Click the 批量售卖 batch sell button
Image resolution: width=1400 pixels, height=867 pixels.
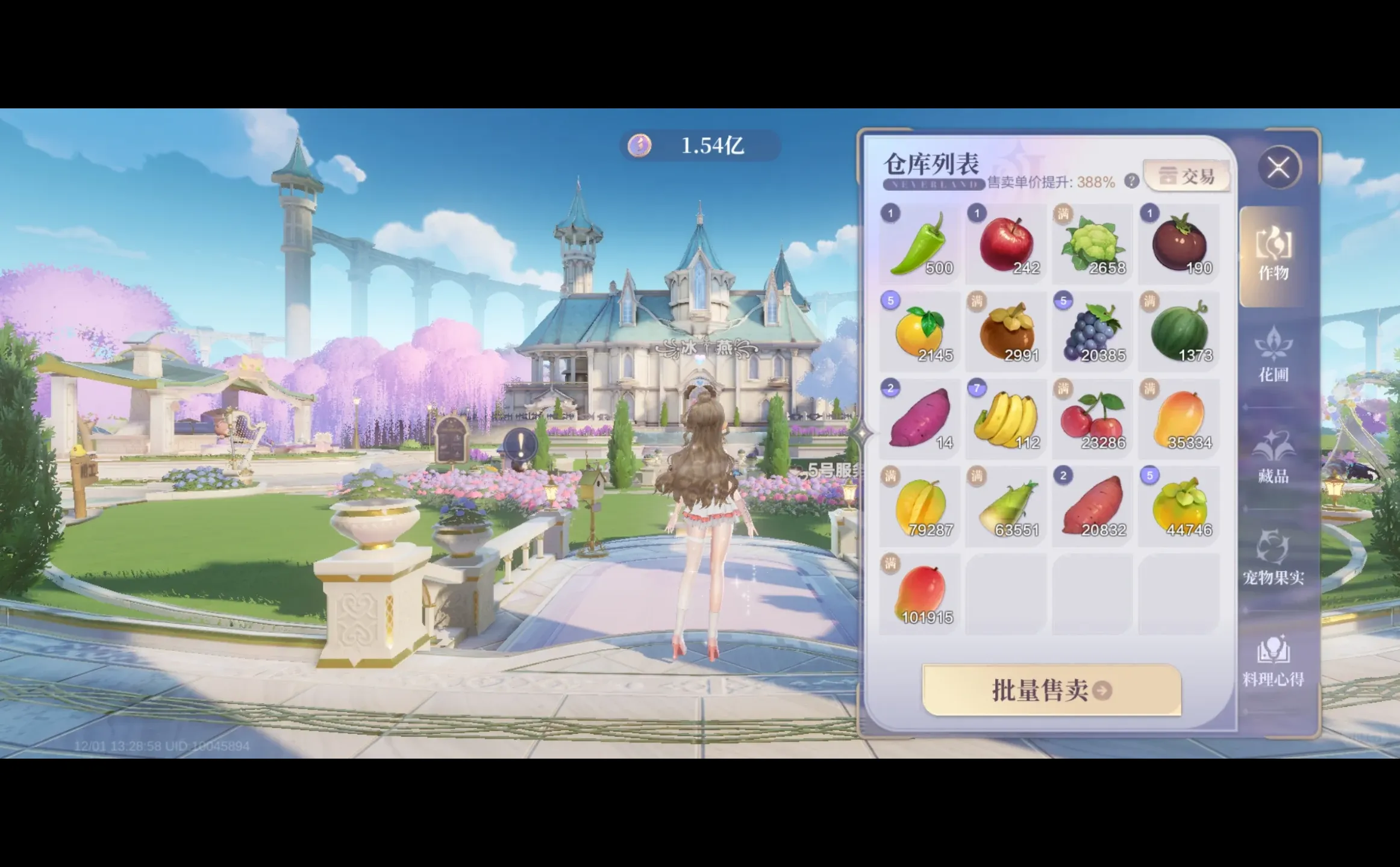[1051, 691]
